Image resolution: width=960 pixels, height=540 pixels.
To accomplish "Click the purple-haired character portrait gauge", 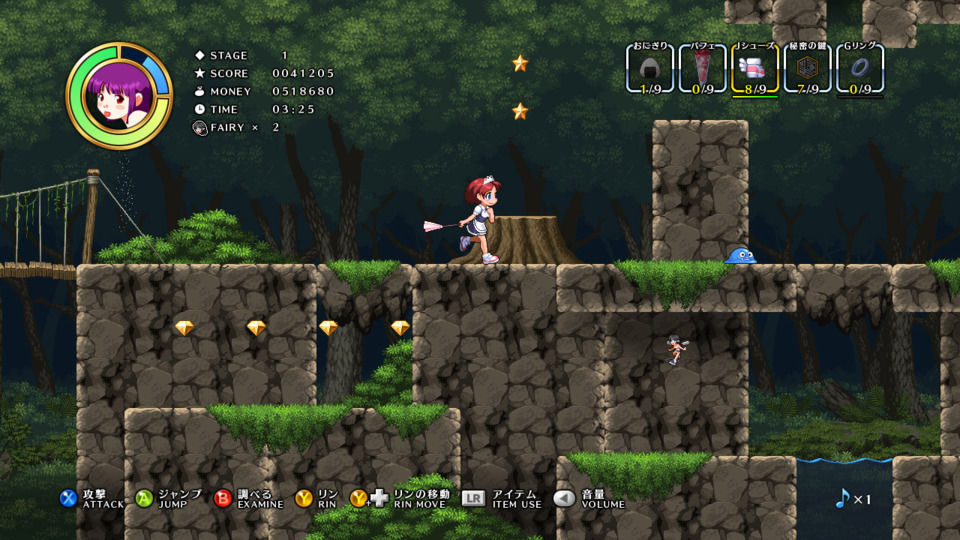I will tap(119, 95).
